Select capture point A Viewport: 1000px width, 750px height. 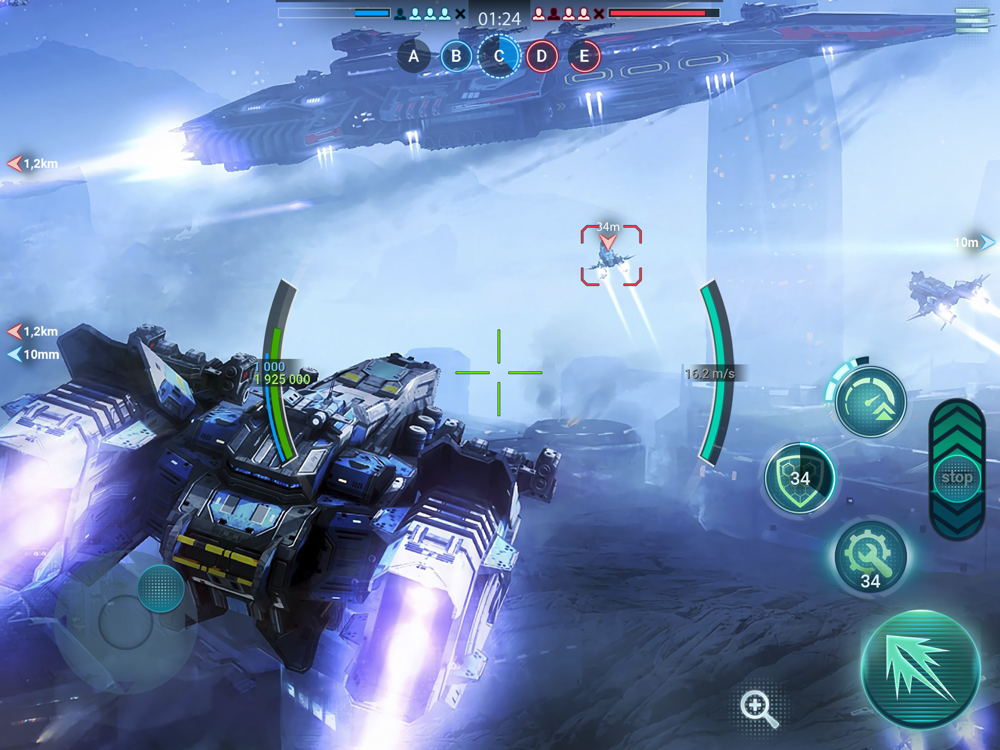click(x=414, y=56)
